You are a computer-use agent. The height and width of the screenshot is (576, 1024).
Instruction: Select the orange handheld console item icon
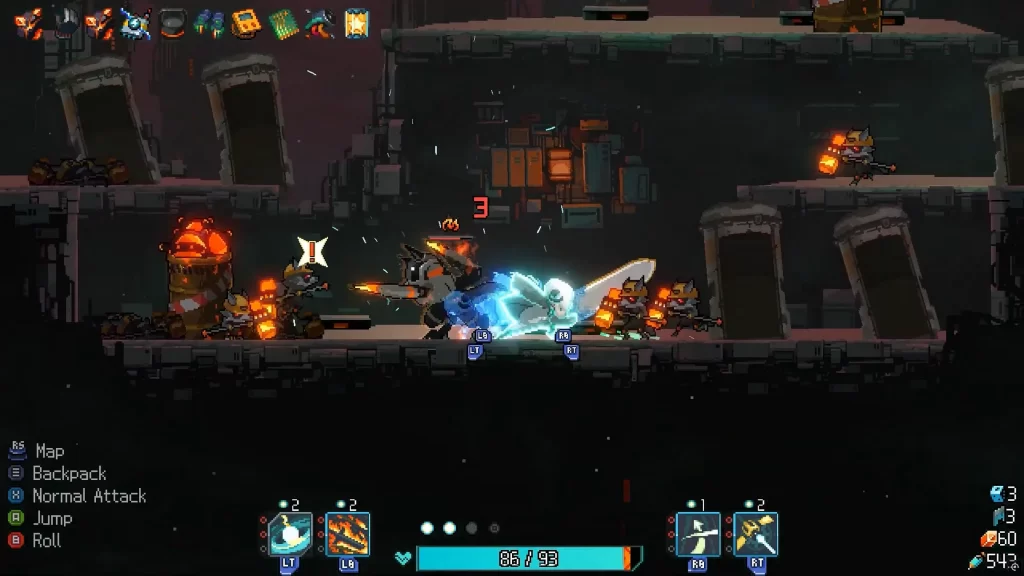[246, 22]
